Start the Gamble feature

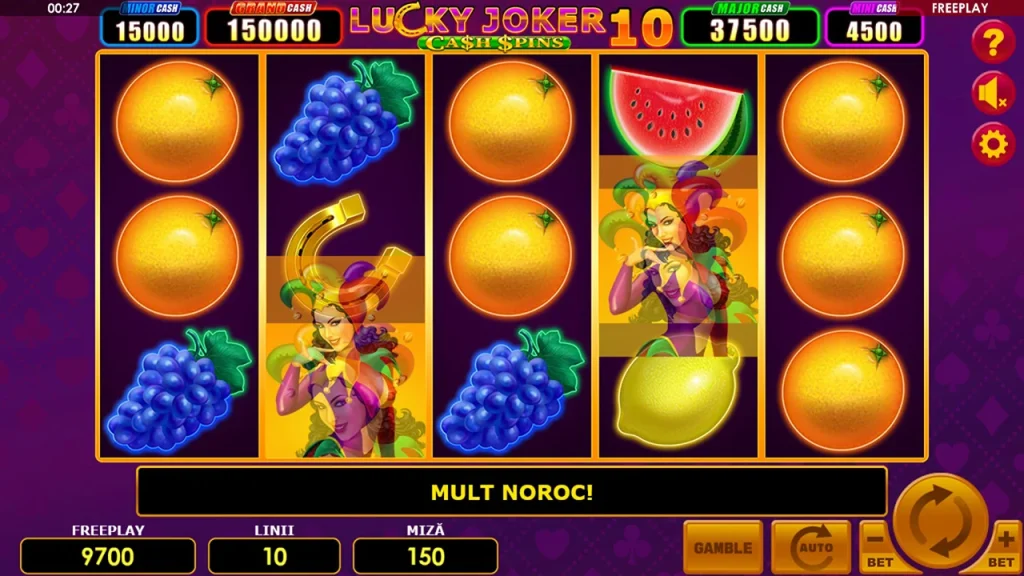coord(723,547)
